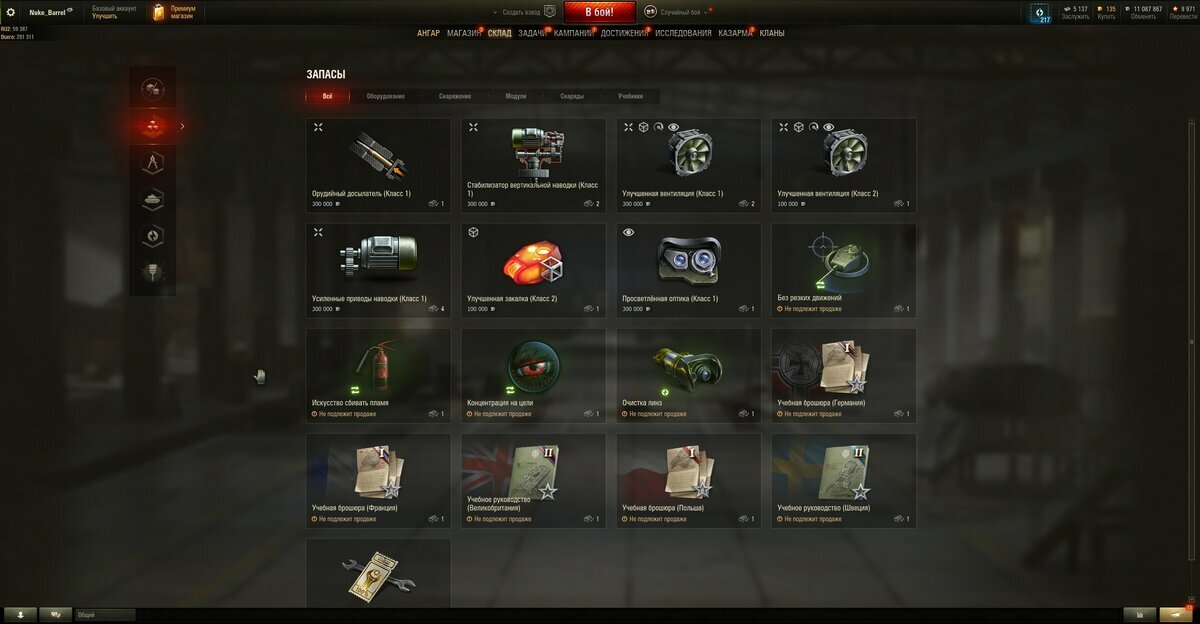The width and height of the screenshot is (1200, 624).
Task: Open the КАЗАРМА barracks menu
Action: click(735, 33)
